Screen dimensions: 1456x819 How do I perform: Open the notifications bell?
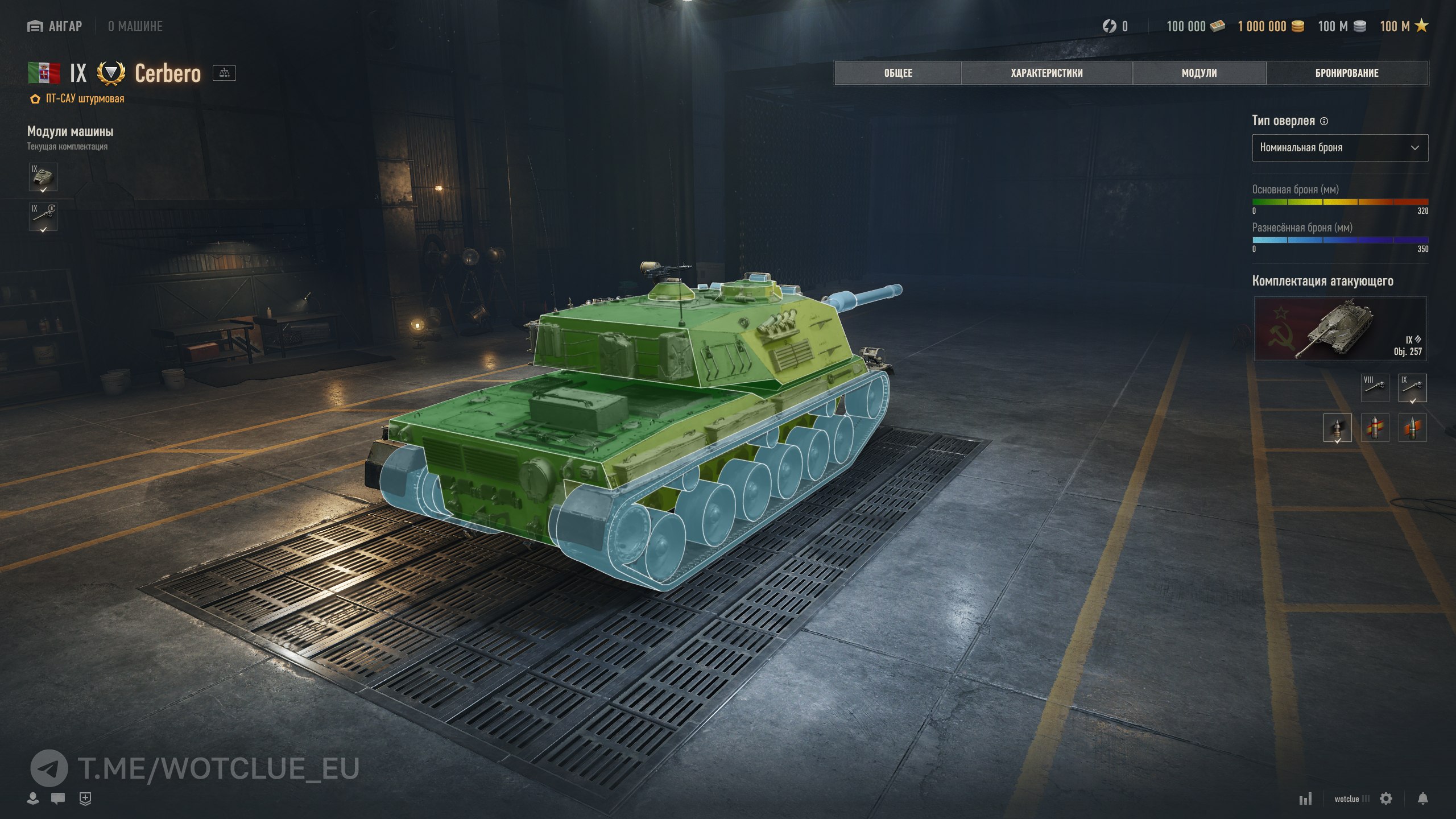1422,799
